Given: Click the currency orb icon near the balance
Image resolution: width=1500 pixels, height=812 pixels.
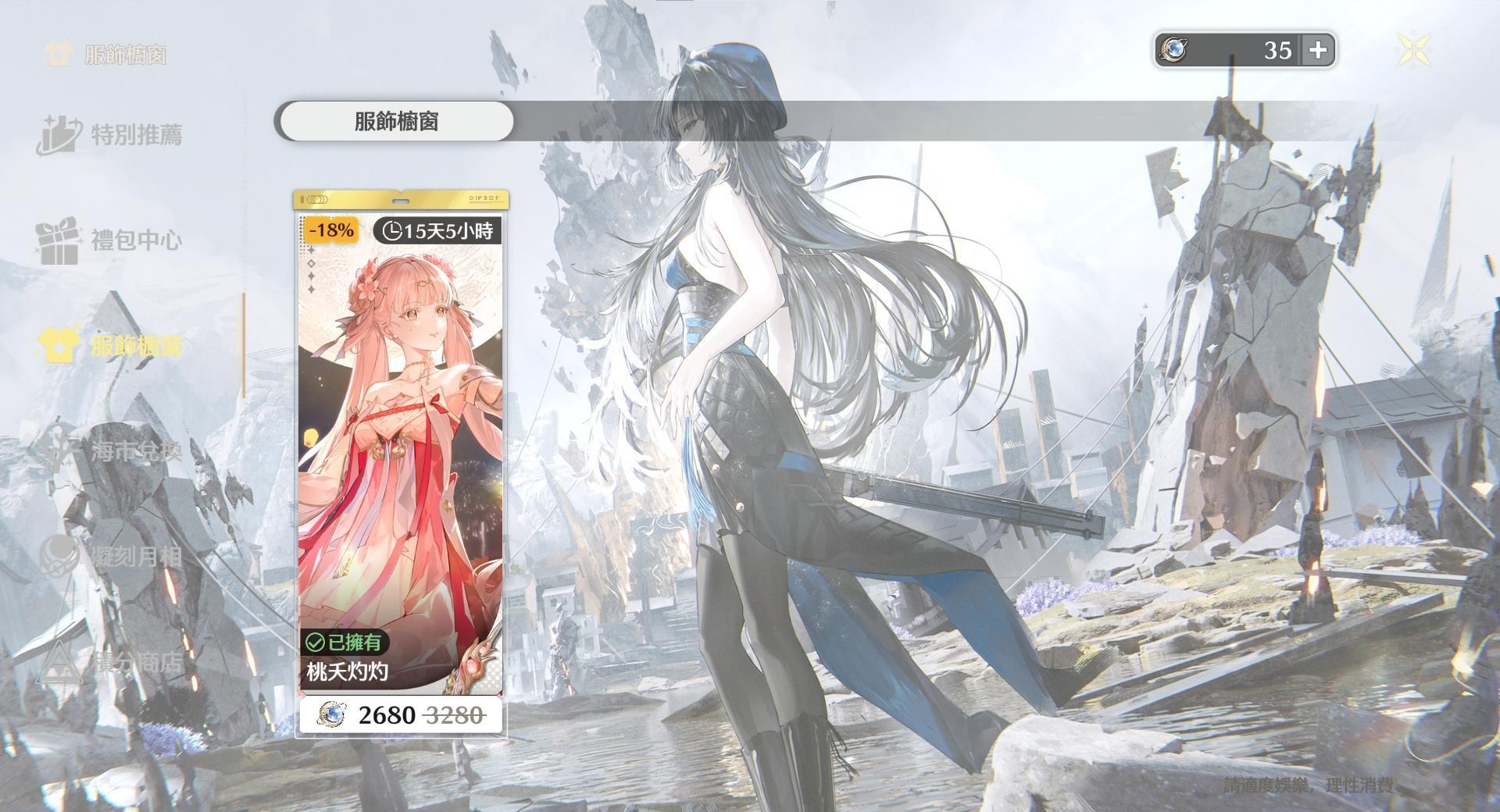Looking at the screenshot, I should point(1173,50).
